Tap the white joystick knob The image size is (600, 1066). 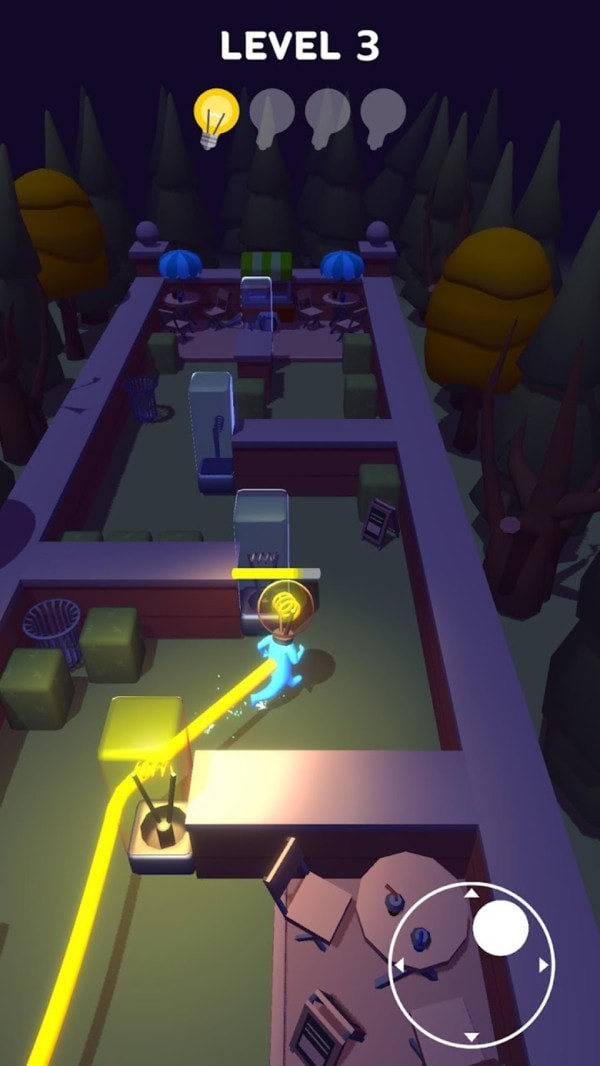[x=500, y=928]
